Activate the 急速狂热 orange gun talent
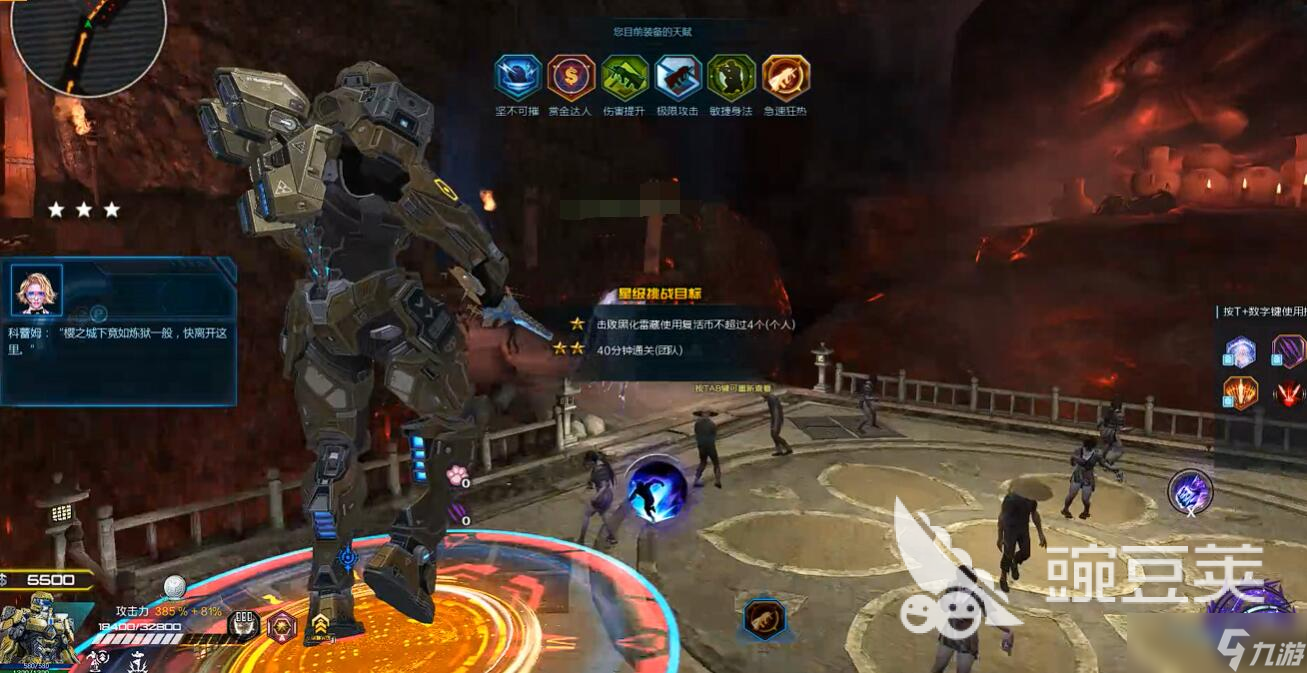The height and width of the screenshot is (673, 1307). (x=785, y=77)
